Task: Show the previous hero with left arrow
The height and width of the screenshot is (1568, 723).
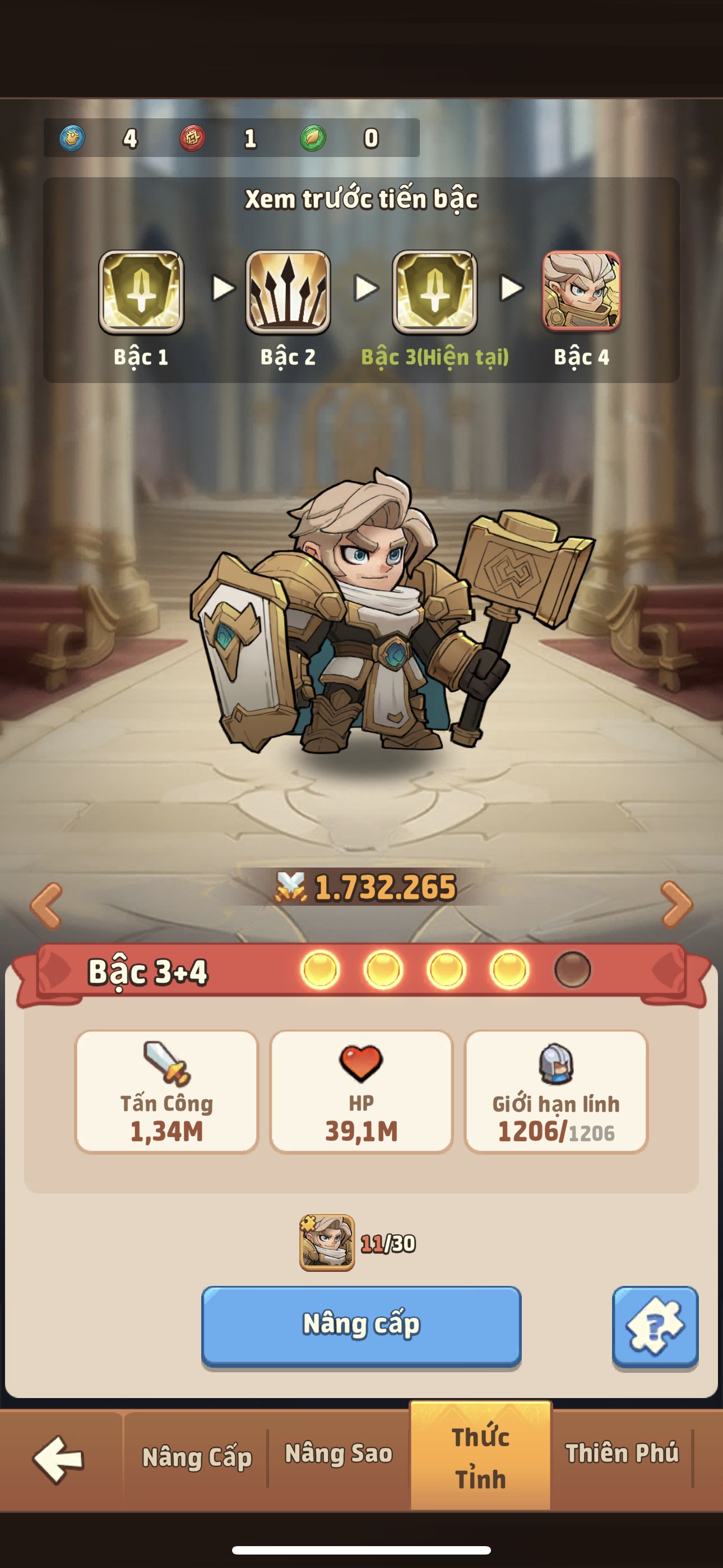Action: pos(47,905)
